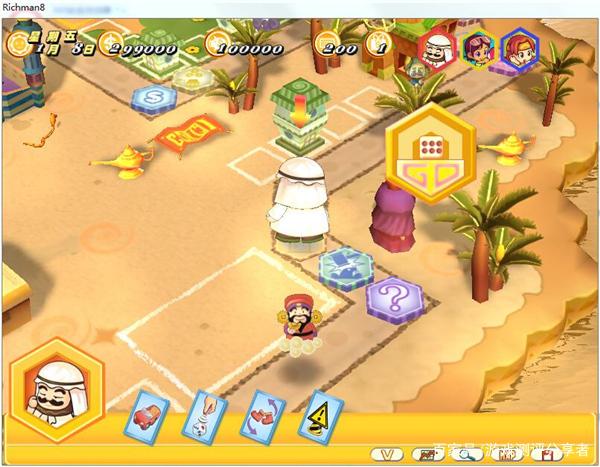View the purple-haired girl player avatar
Image resolution: width=600 pixels, height=467 pixels.
479,46
